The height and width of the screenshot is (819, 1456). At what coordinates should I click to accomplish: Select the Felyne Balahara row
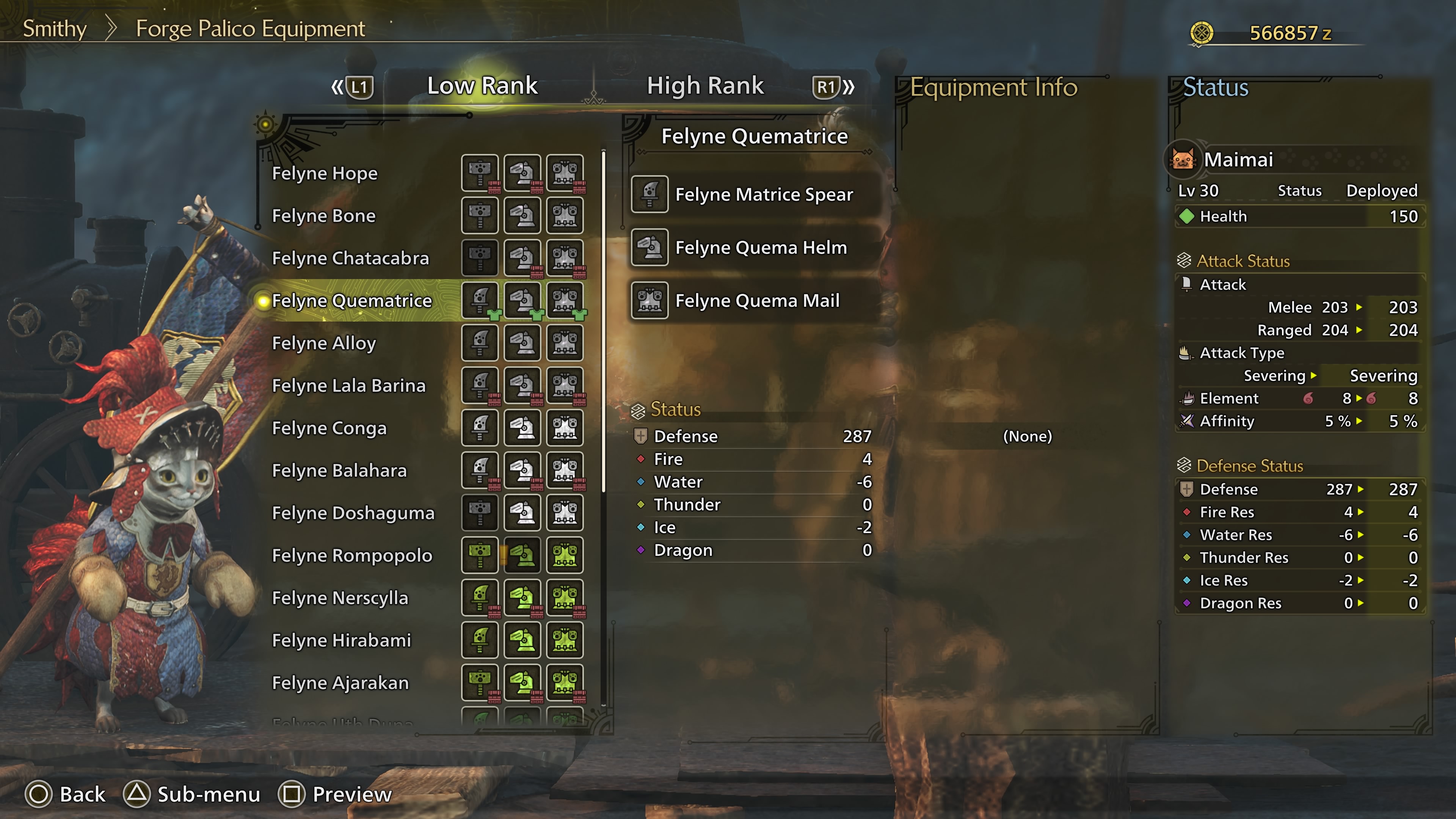coord(339,470)
